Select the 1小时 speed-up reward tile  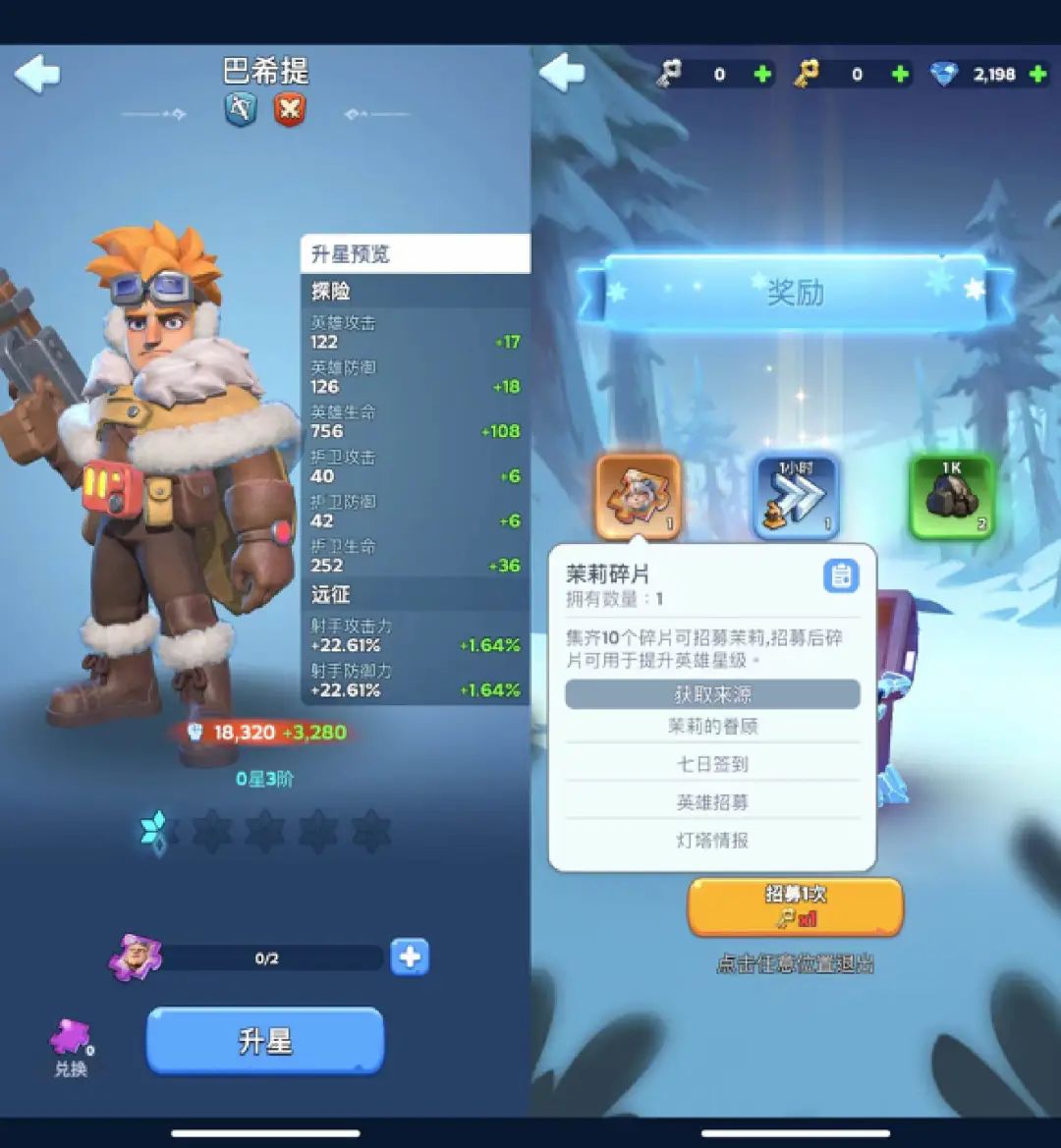(x=796, y=497)
